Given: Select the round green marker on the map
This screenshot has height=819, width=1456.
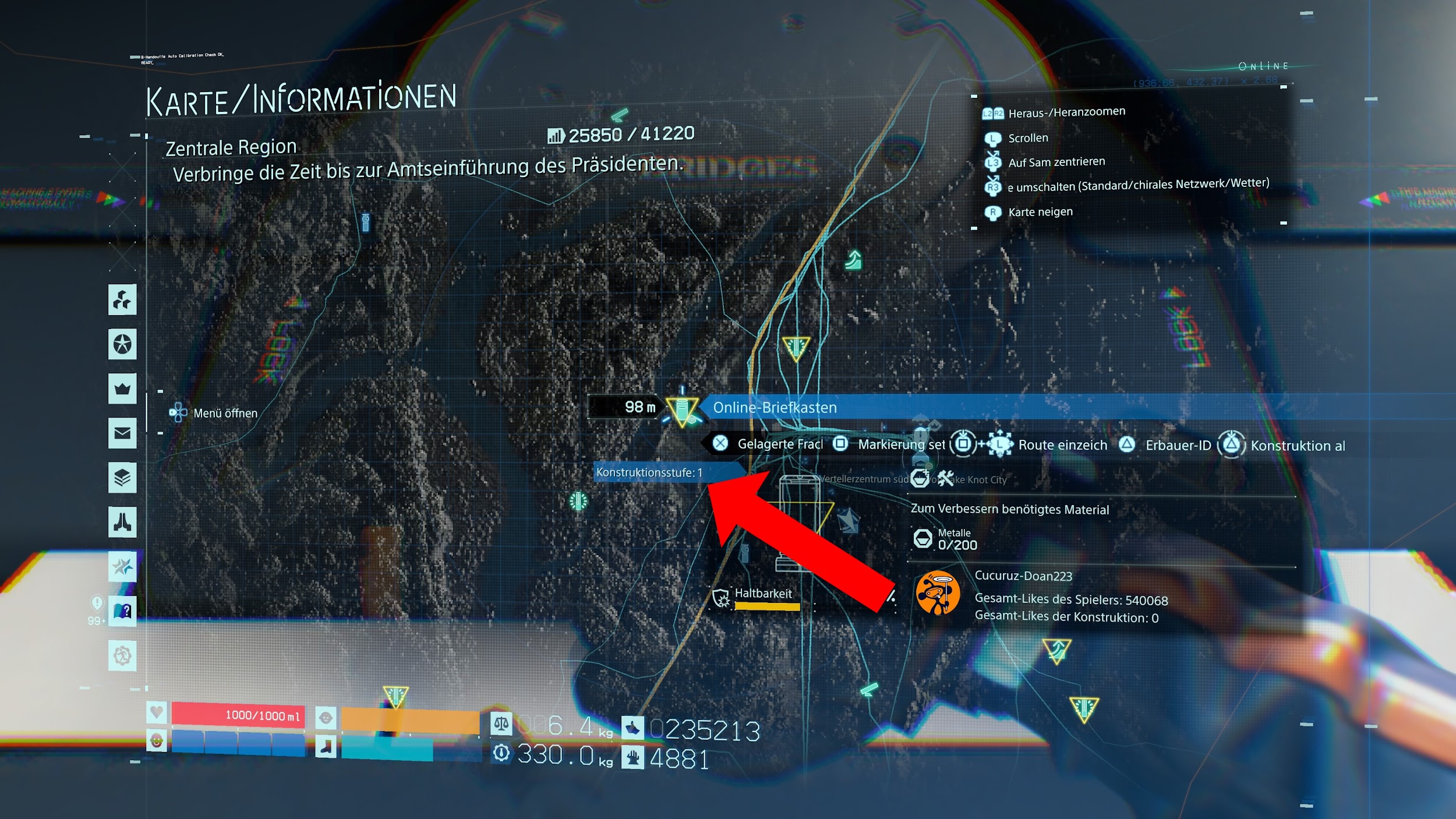Looking at the screenshot, I should (x=578, y=501).
